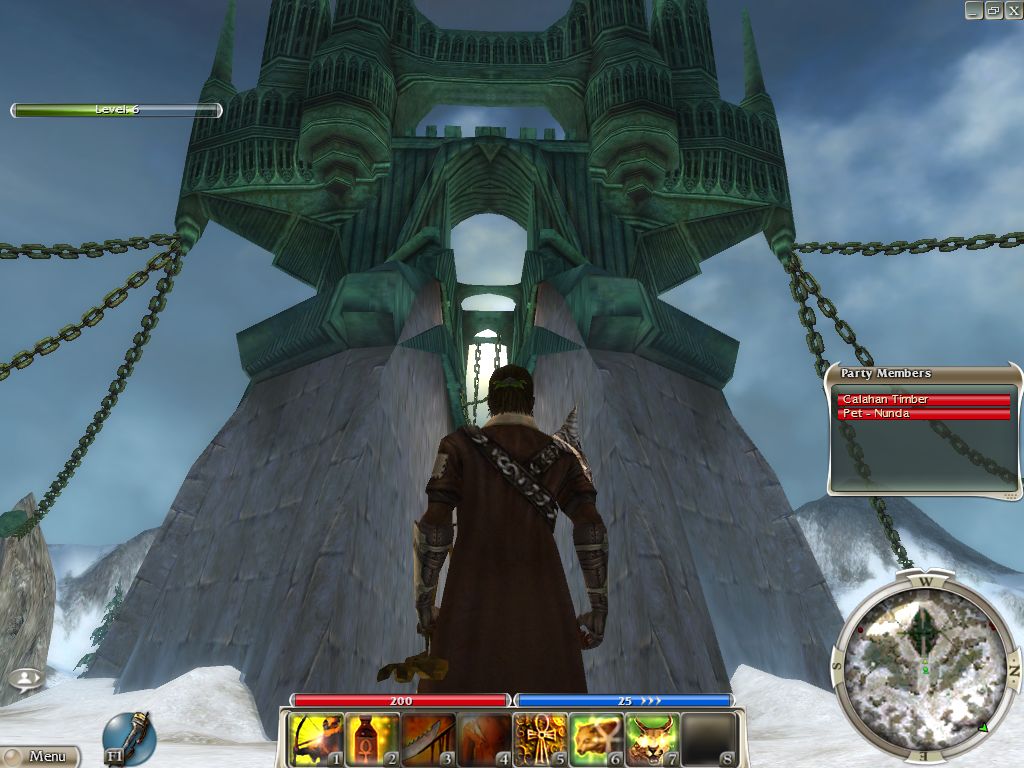Trigger the skill in slot 4
1024x768 pixels.
click(484, 740)
